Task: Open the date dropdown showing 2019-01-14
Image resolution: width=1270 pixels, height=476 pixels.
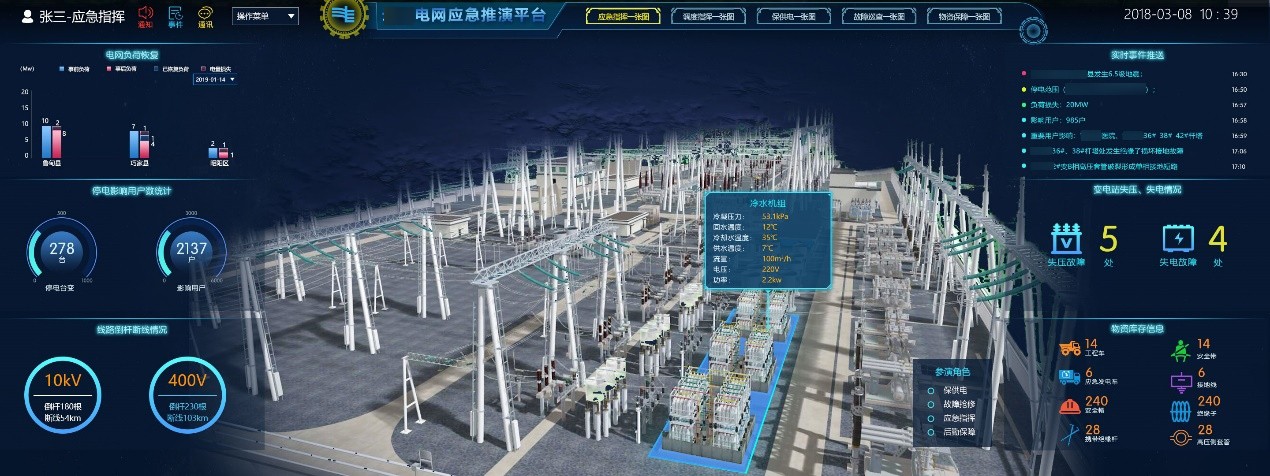Action: pos(216,79)
